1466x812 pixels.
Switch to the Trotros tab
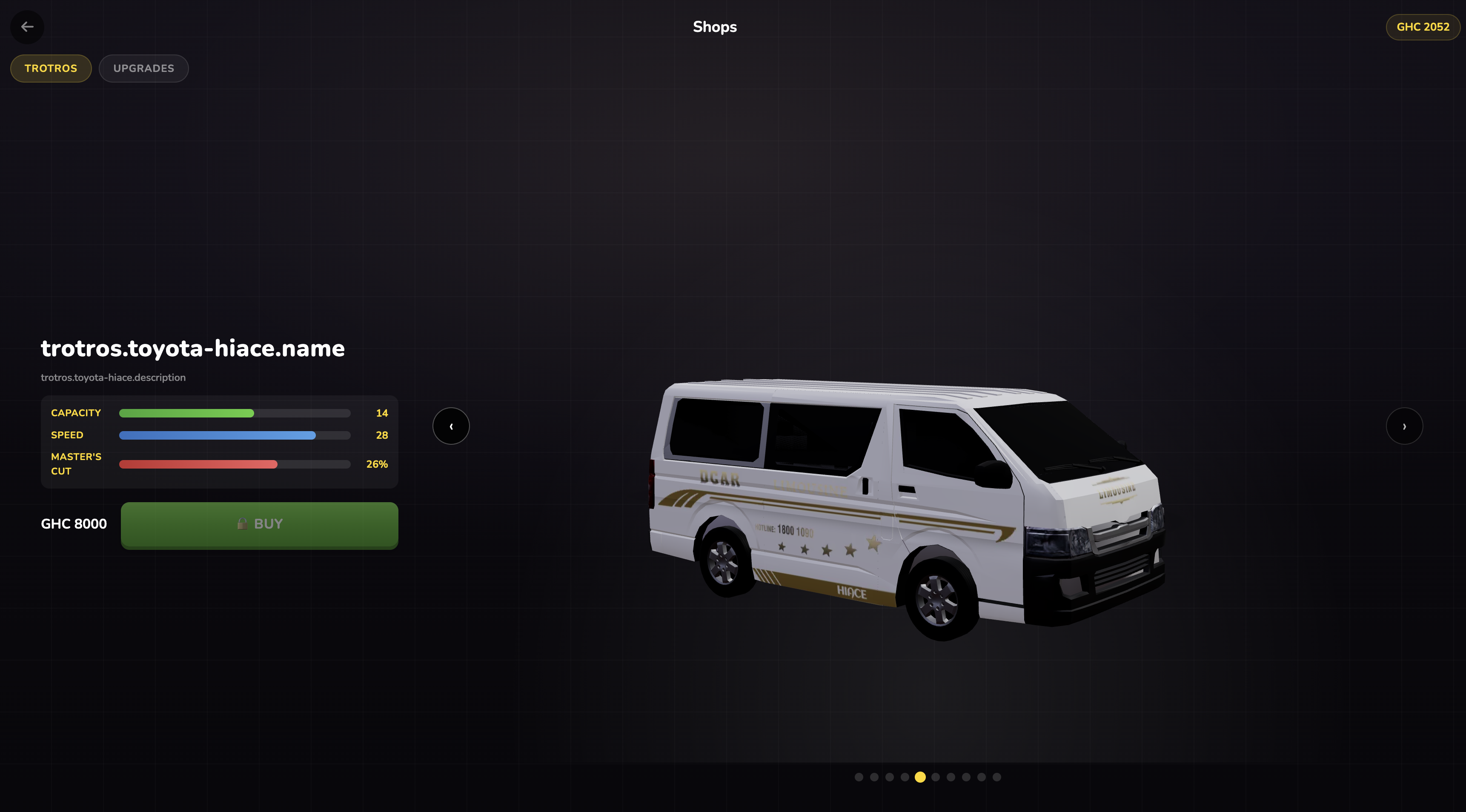coord(51,68)
